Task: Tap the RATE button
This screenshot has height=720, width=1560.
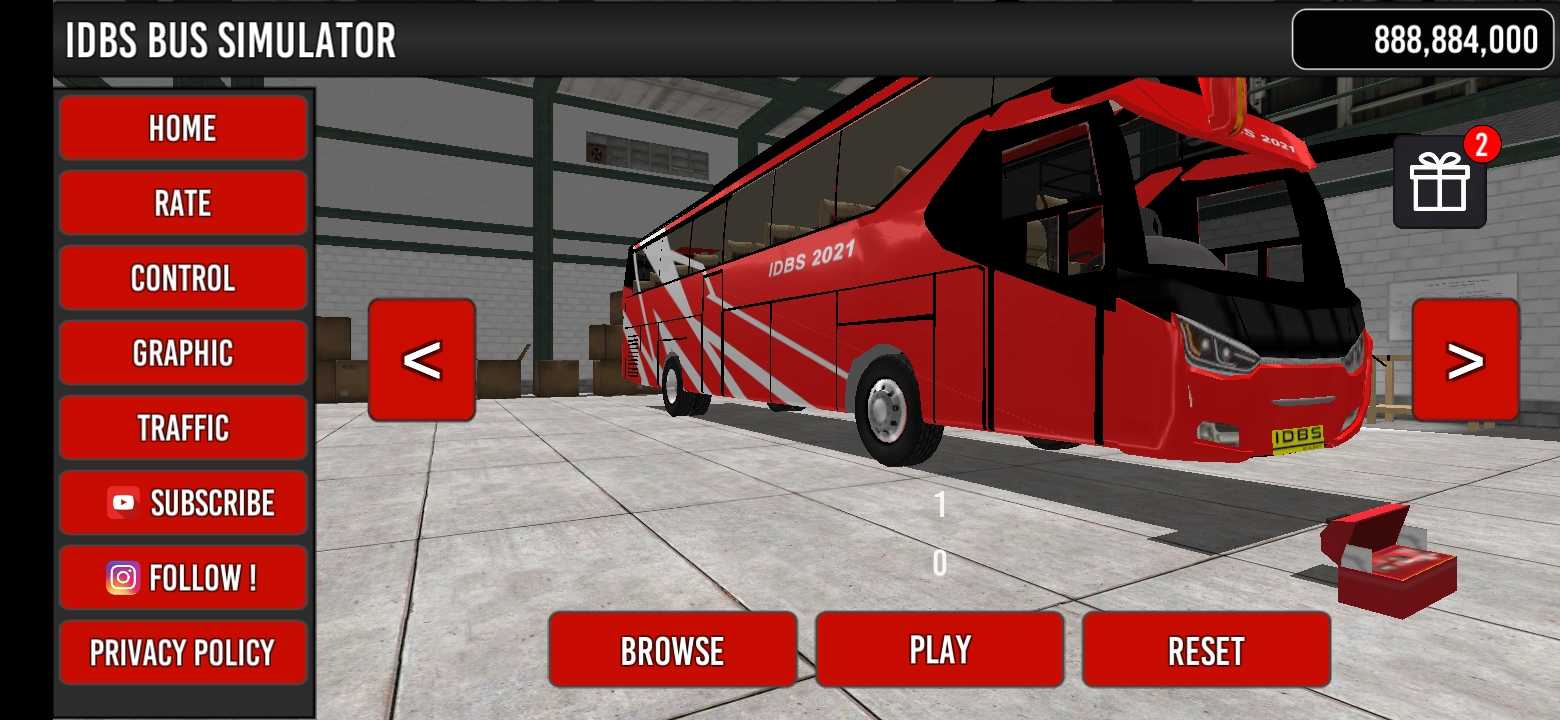Action: [x=183, y=203]
